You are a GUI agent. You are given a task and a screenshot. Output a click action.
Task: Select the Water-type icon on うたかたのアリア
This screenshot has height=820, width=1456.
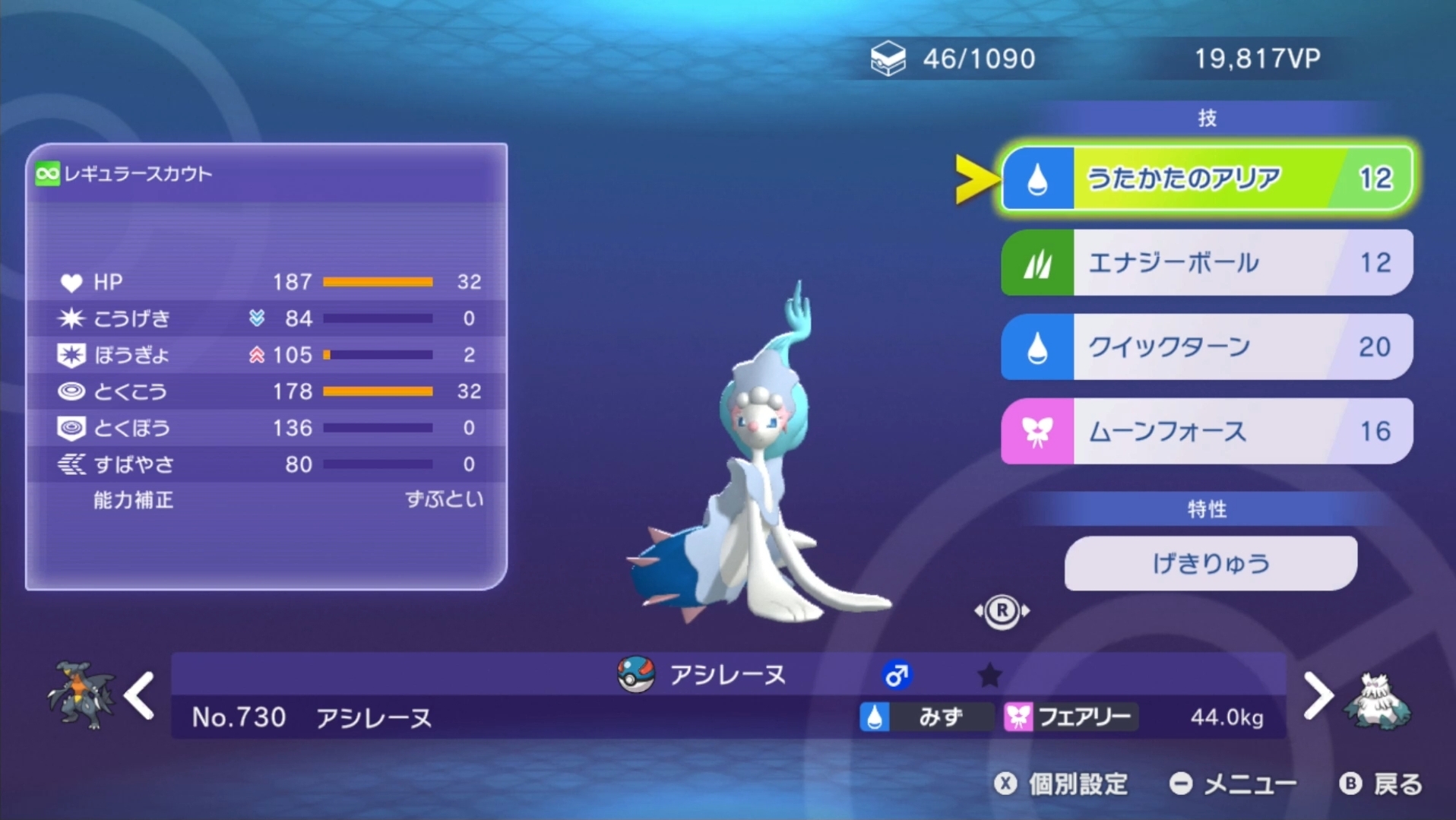click(1038, 178)
